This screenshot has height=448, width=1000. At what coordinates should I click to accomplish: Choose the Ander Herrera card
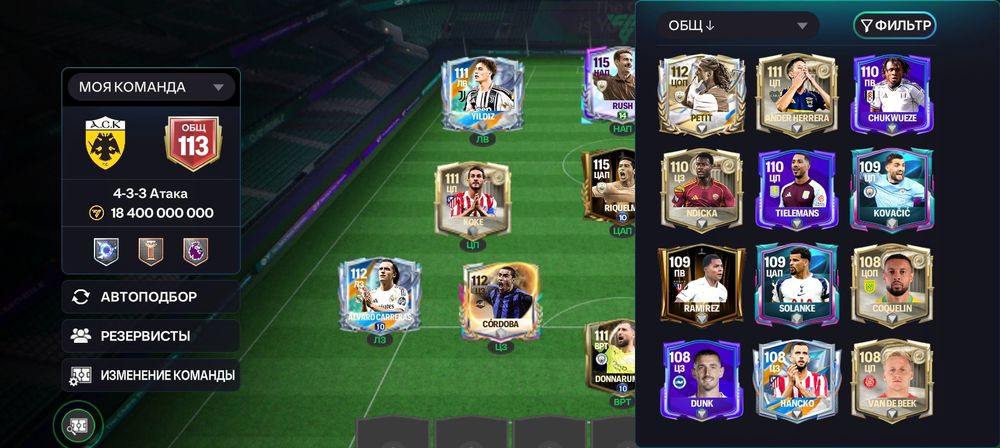797,93
